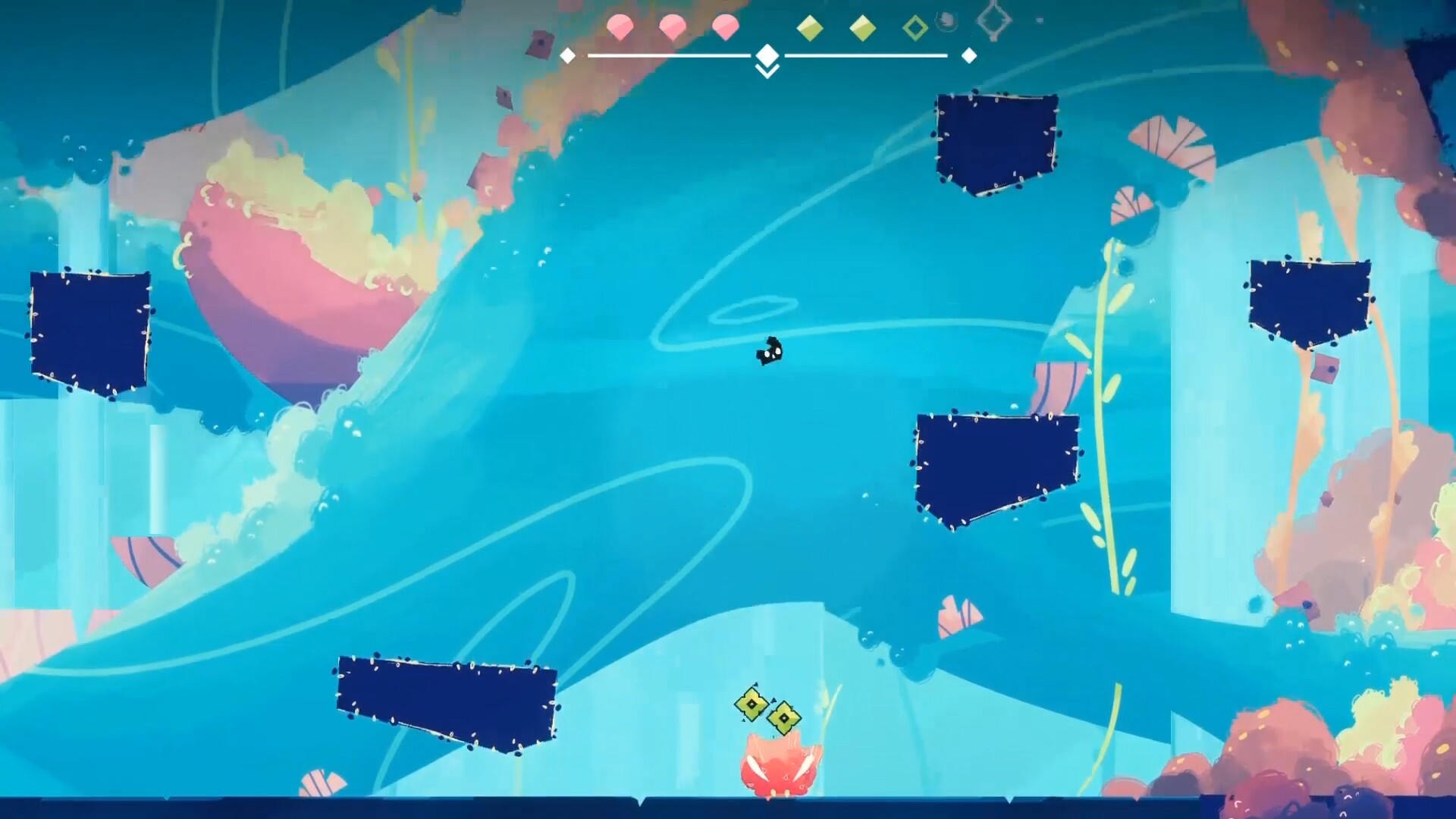Expand the double chevron under the center marker
This screenshot has width=1456, height=819.
point(767,71)
